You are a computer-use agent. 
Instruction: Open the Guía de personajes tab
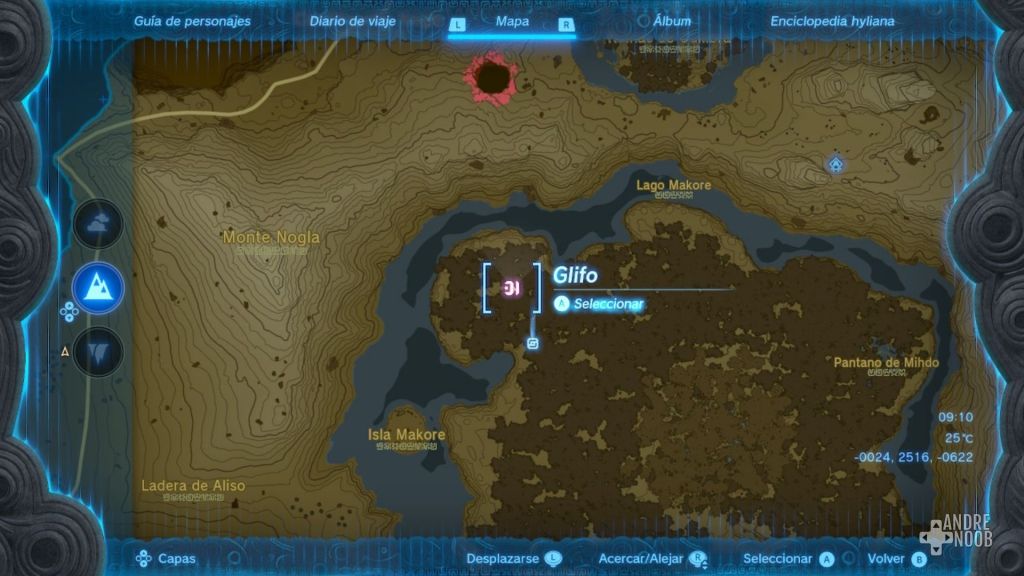click(192, 21)
